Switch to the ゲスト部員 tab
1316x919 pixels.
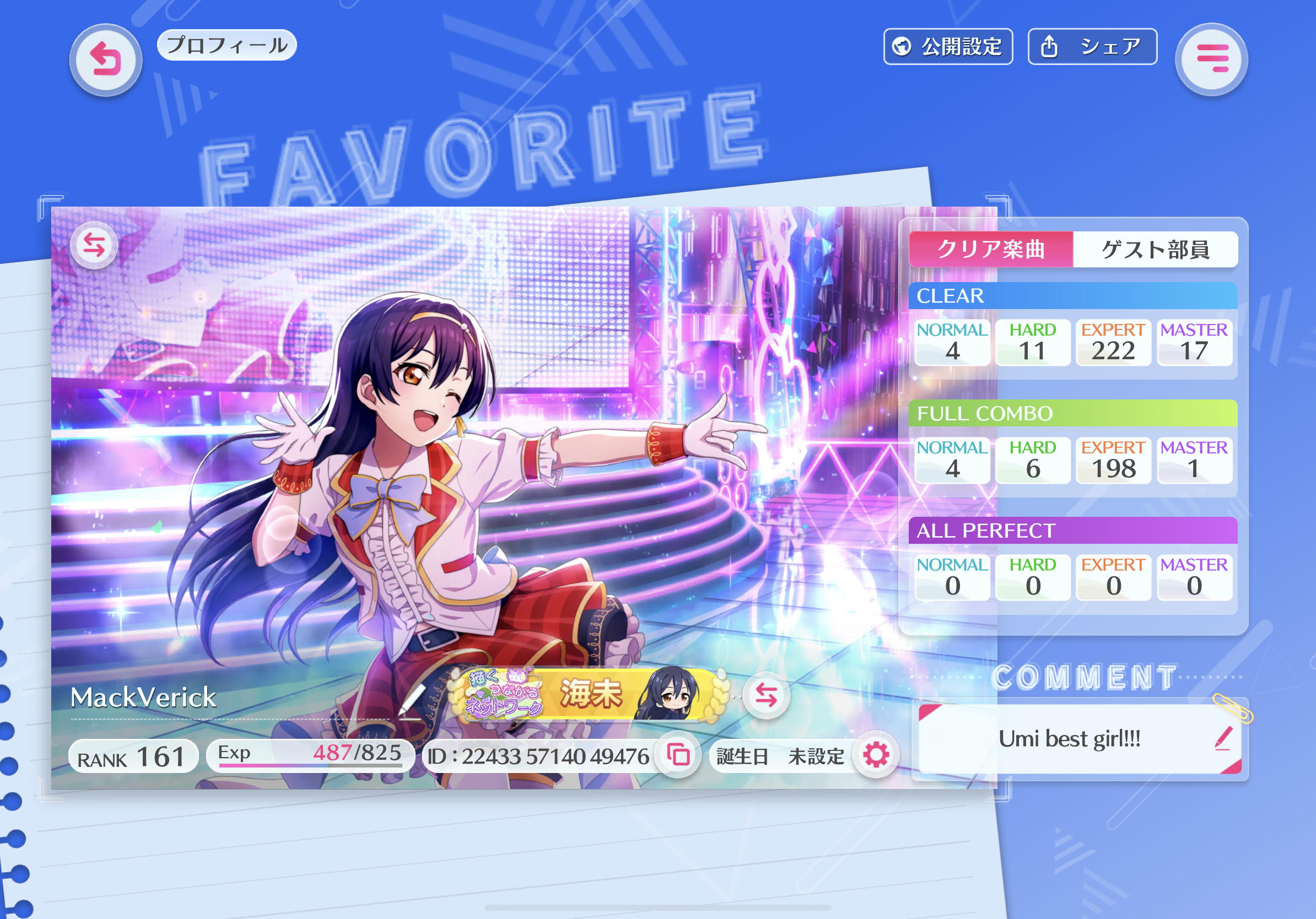pyautogui.click(x=1155, y=249)
